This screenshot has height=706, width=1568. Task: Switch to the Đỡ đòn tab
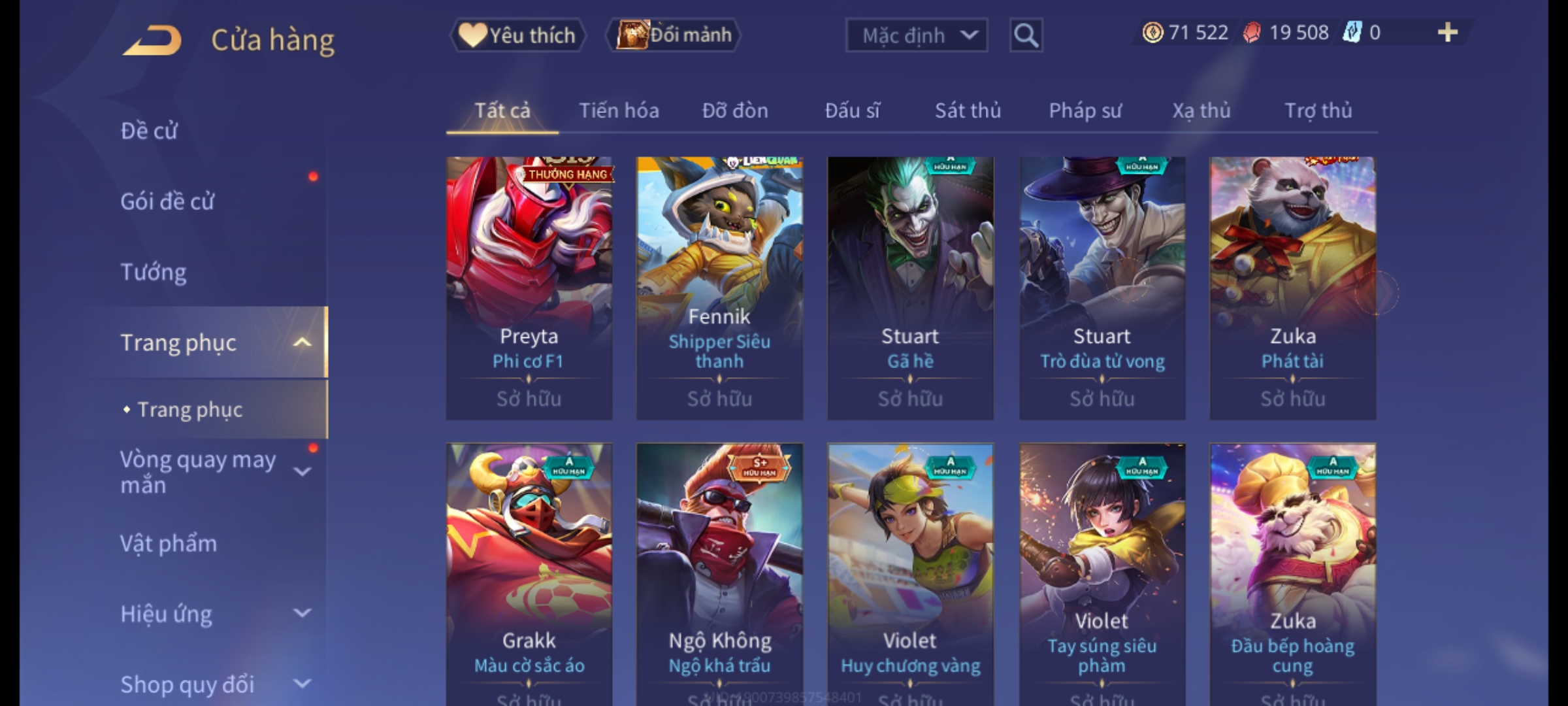(735, 110)
